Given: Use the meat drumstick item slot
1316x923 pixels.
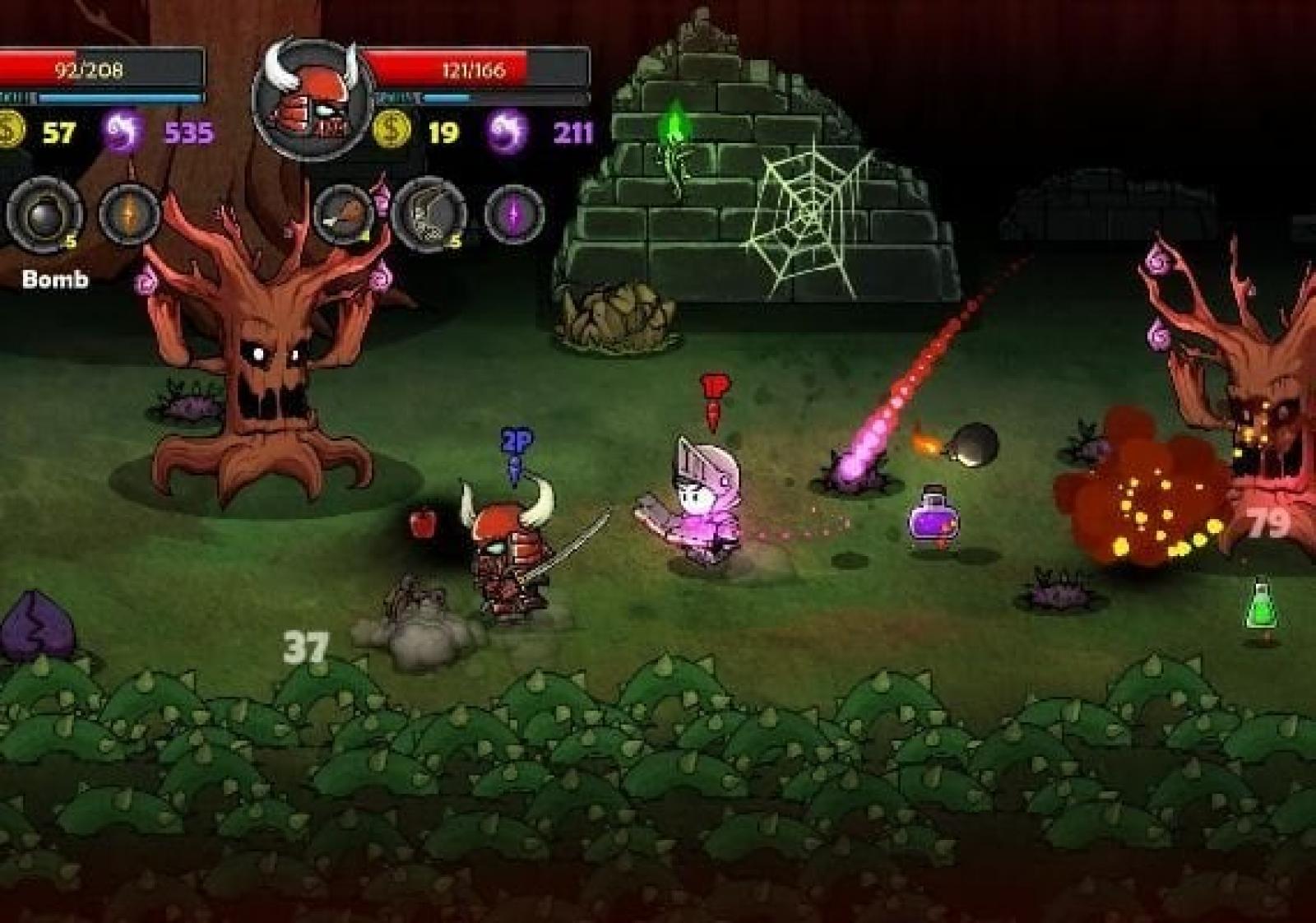Looking at the screenshot, I should click(x=343, y=214).
